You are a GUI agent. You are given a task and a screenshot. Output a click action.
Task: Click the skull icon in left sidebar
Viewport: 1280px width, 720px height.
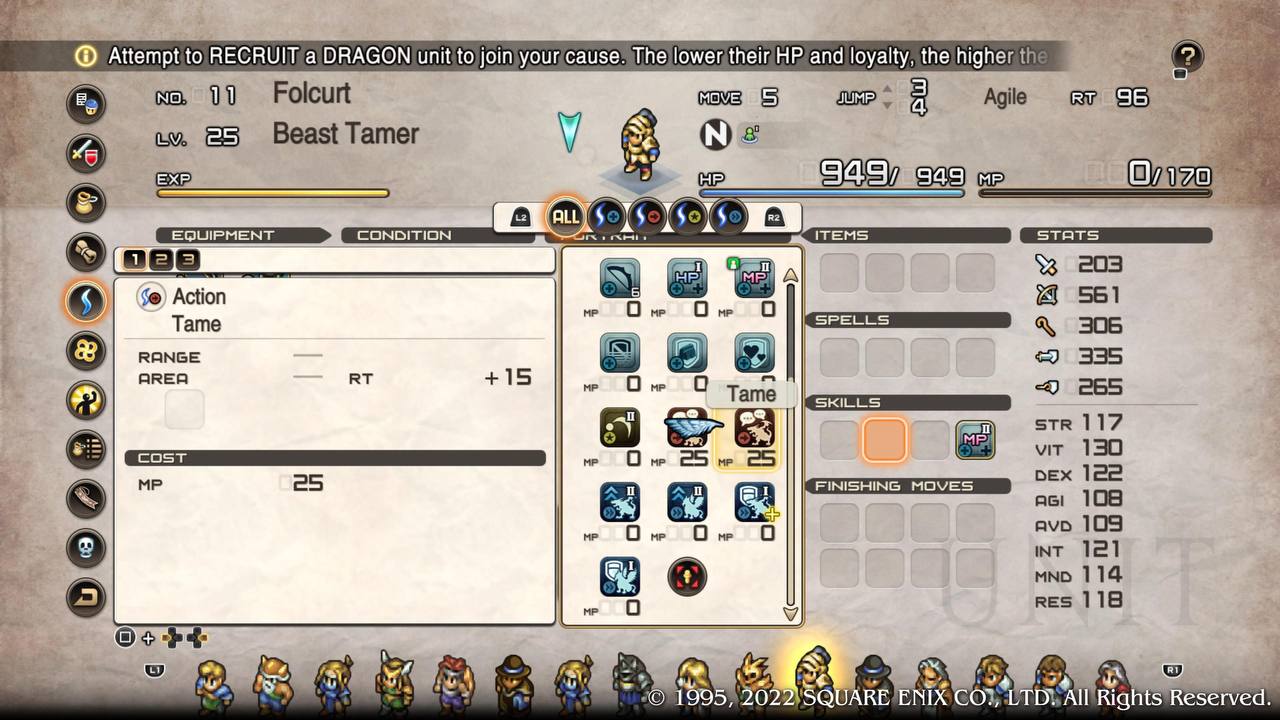click(86, 545)
